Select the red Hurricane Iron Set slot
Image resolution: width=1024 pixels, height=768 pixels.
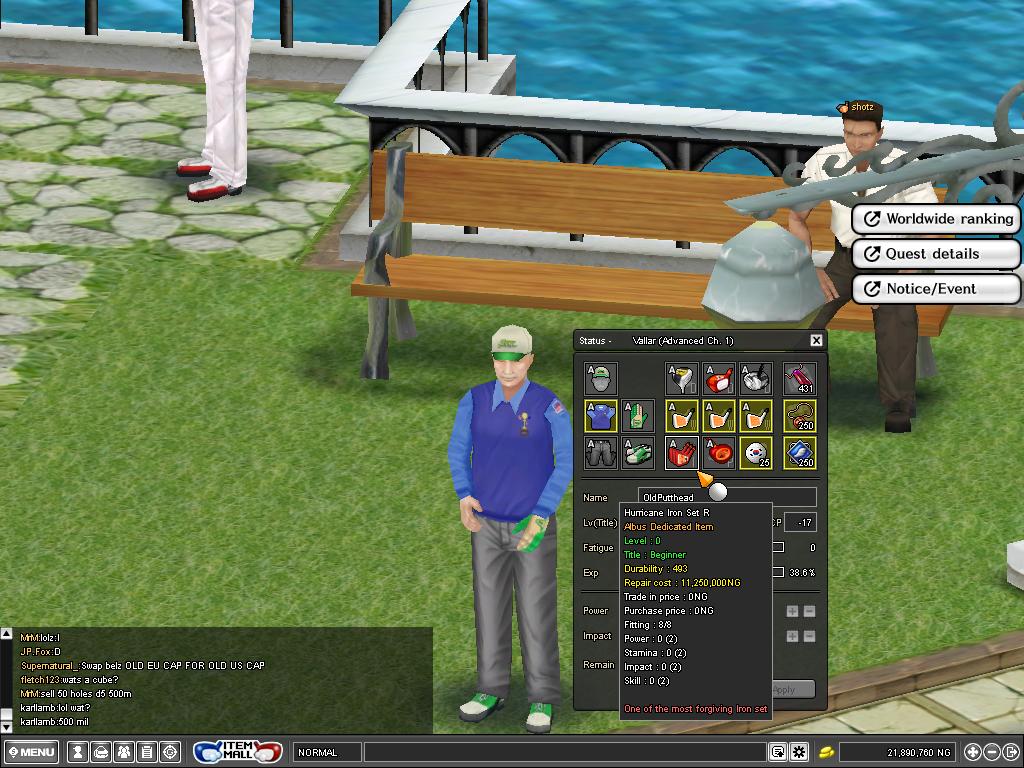coord(681,453)
